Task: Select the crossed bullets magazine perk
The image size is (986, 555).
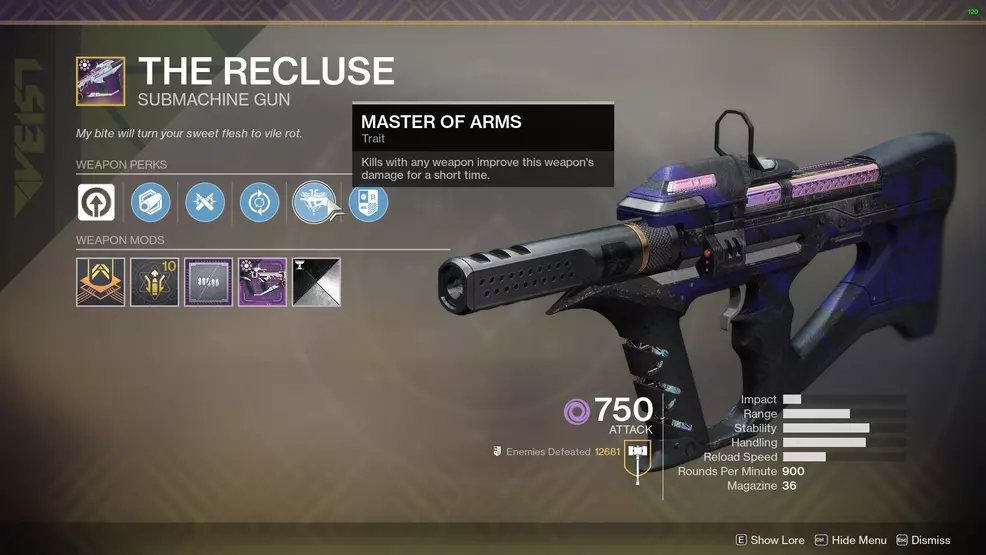Action: pos(205,202)
